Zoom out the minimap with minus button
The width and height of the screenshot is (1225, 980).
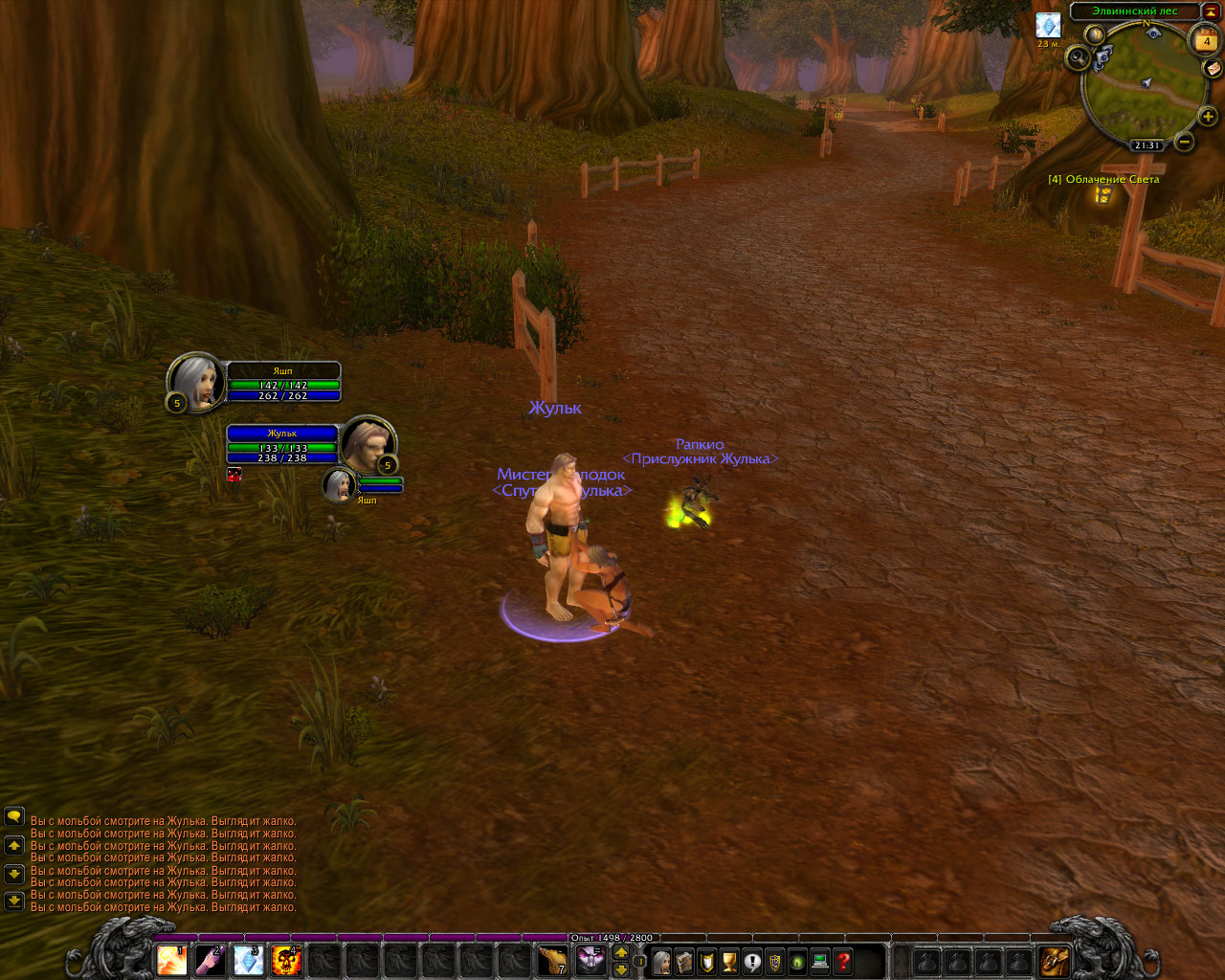coord(1185,143)
